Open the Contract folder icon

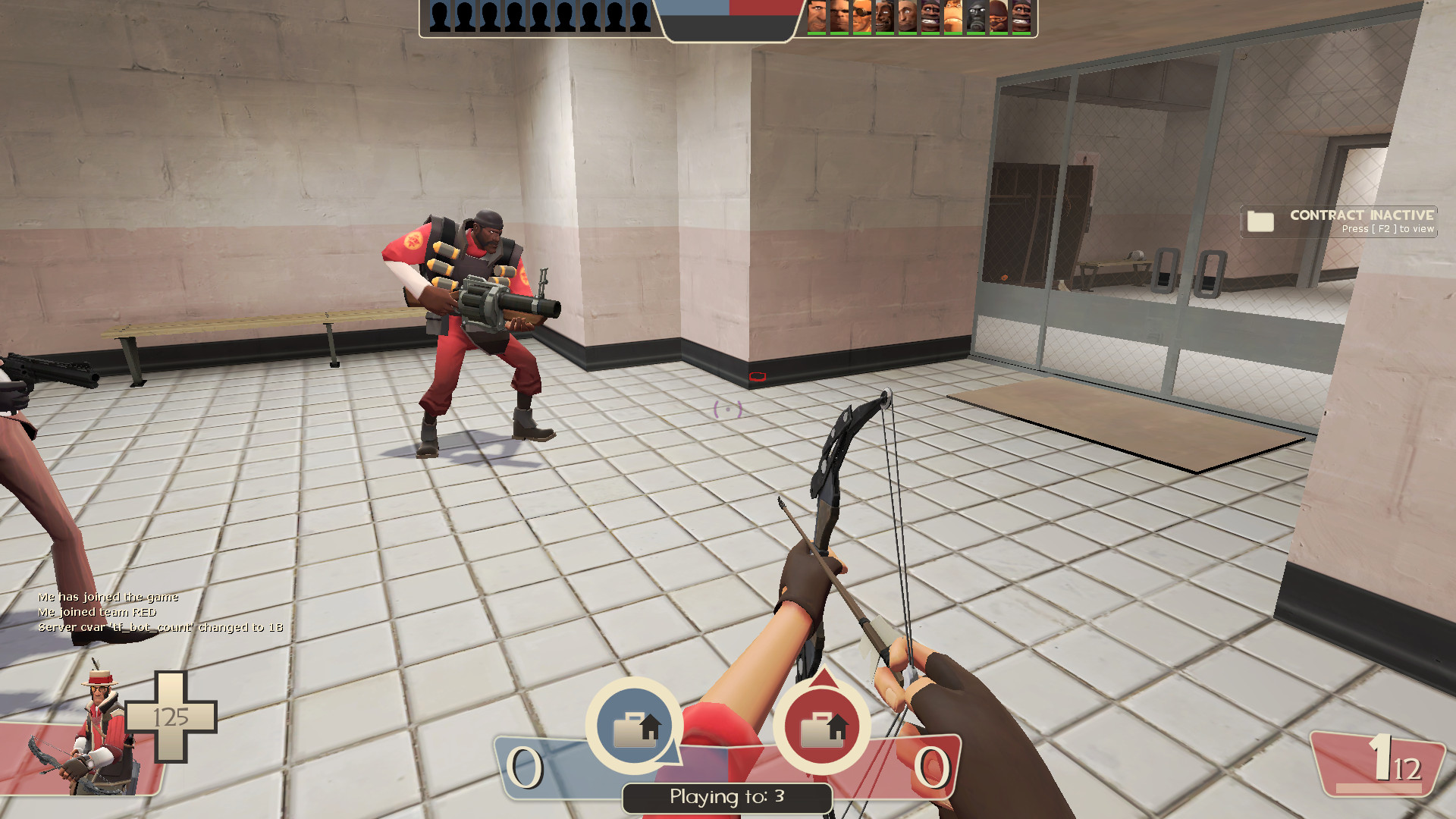click(1259, 222)
